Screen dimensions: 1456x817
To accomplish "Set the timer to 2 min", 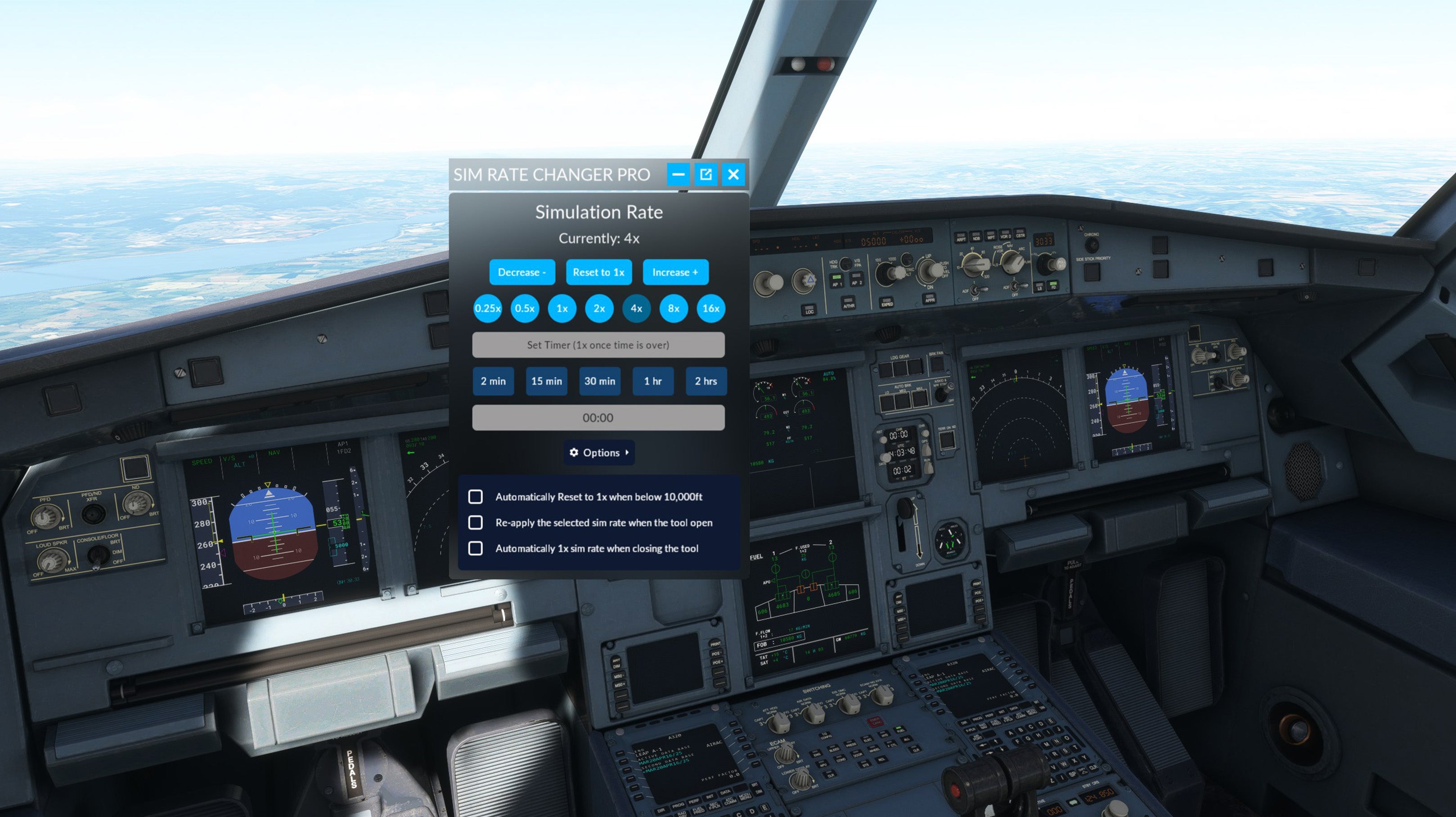I will (494, 382).
